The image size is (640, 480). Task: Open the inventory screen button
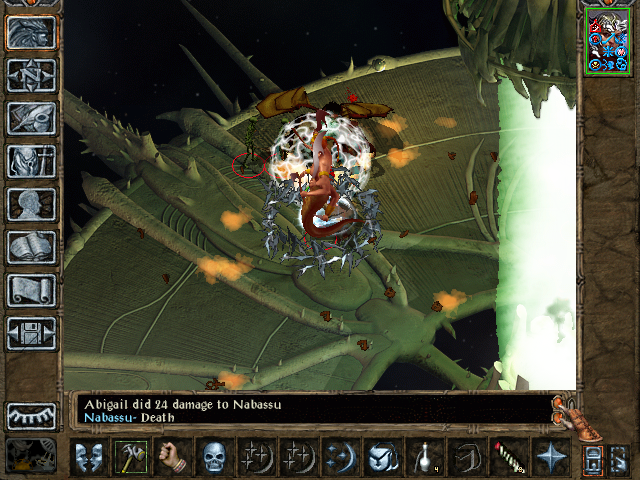click(x=31, y=161)
